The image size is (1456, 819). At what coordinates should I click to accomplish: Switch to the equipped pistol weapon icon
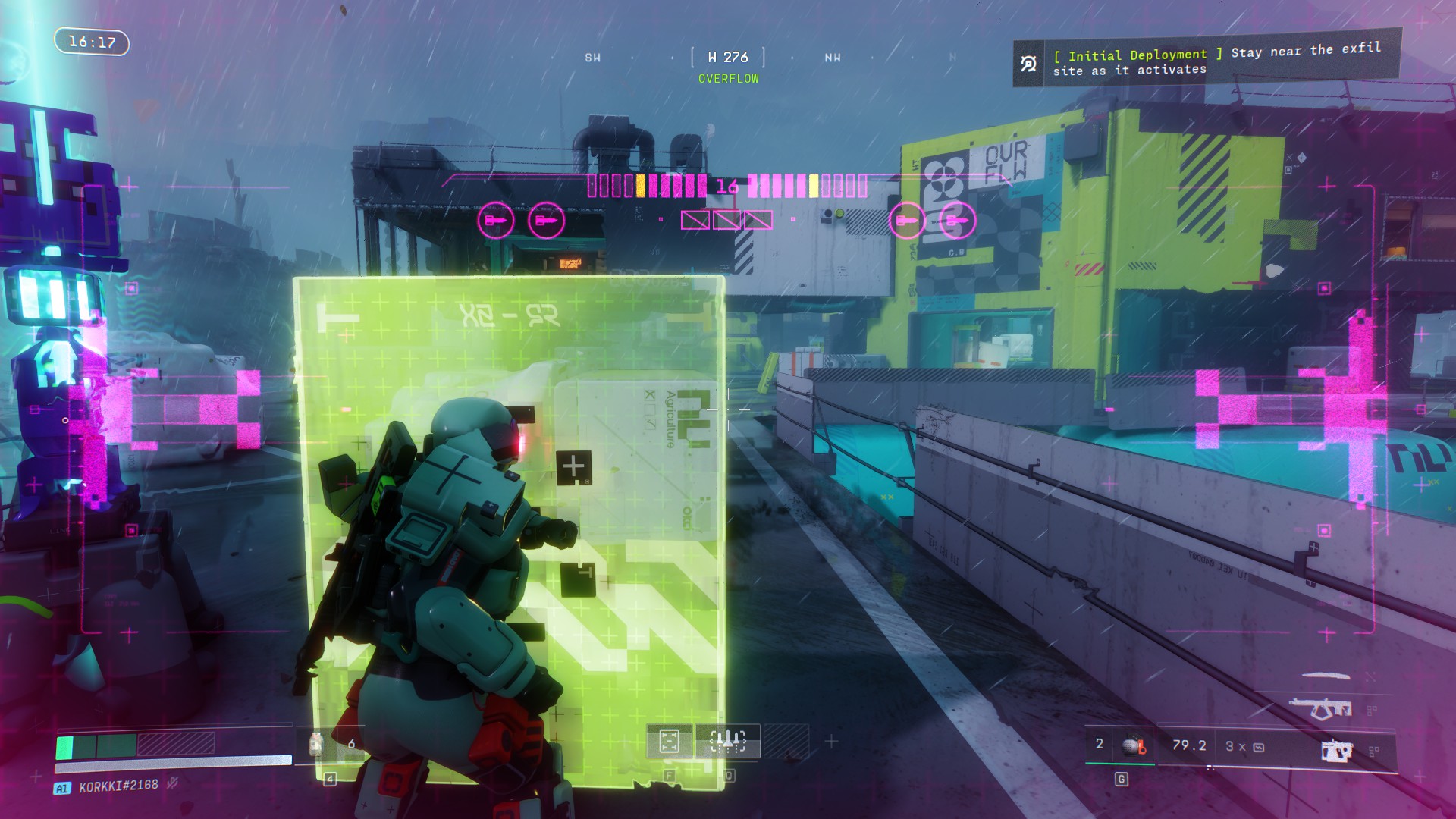pyautogui.click(x=1336, y=750)
